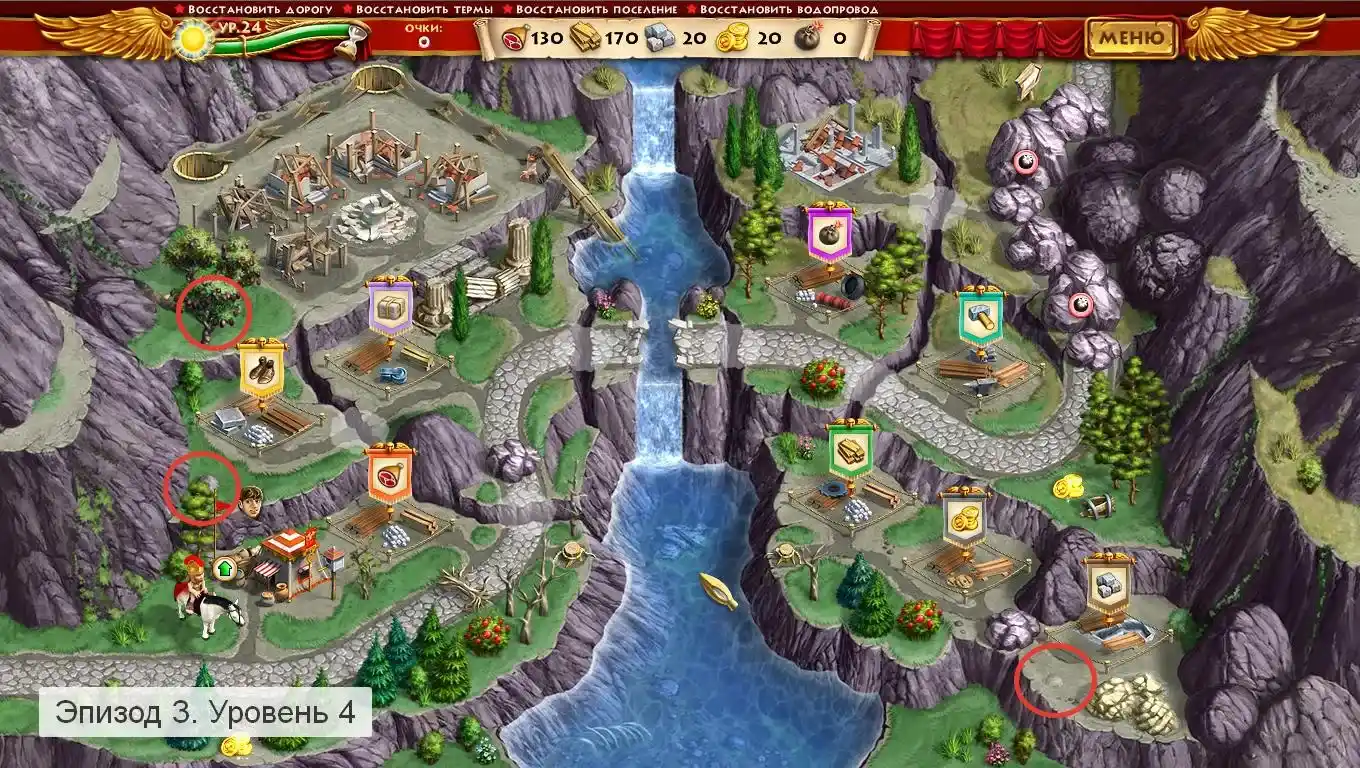Select the purple bomb building banner

[x=830, y=236]
